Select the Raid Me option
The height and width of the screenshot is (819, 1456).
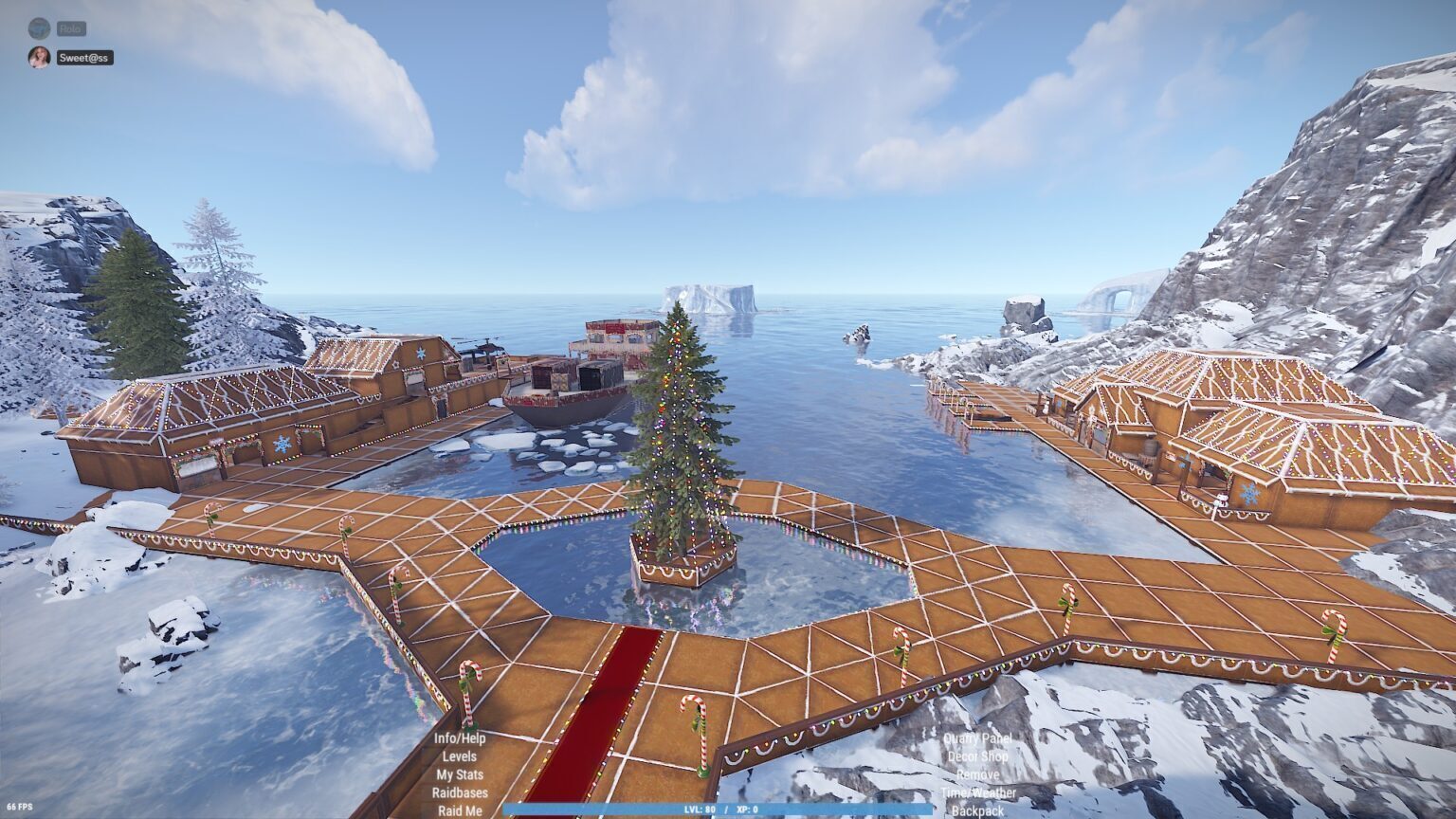(x=460, y=810)
